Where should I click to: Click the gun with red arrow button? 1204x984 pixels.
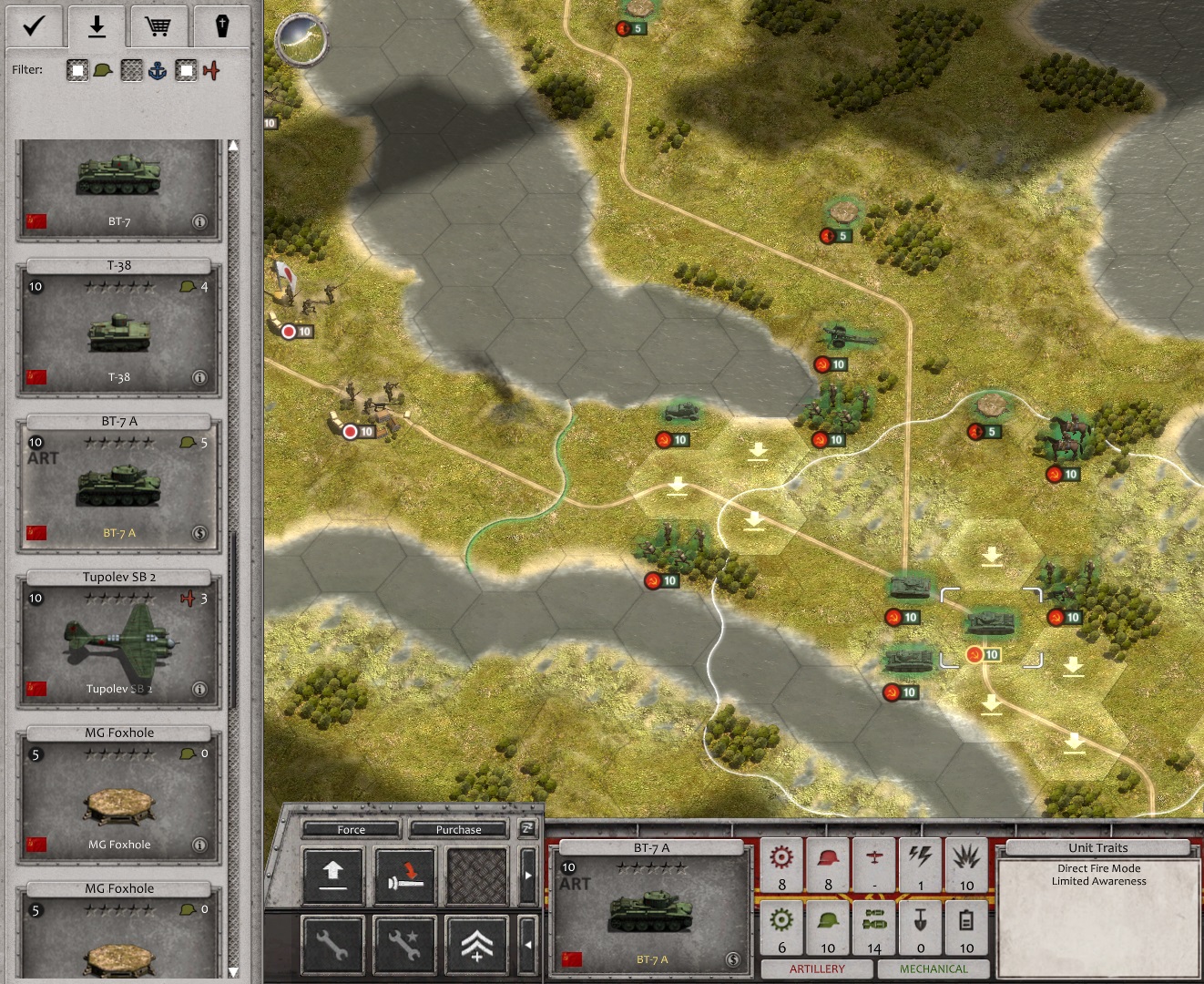tap(405, 874)
